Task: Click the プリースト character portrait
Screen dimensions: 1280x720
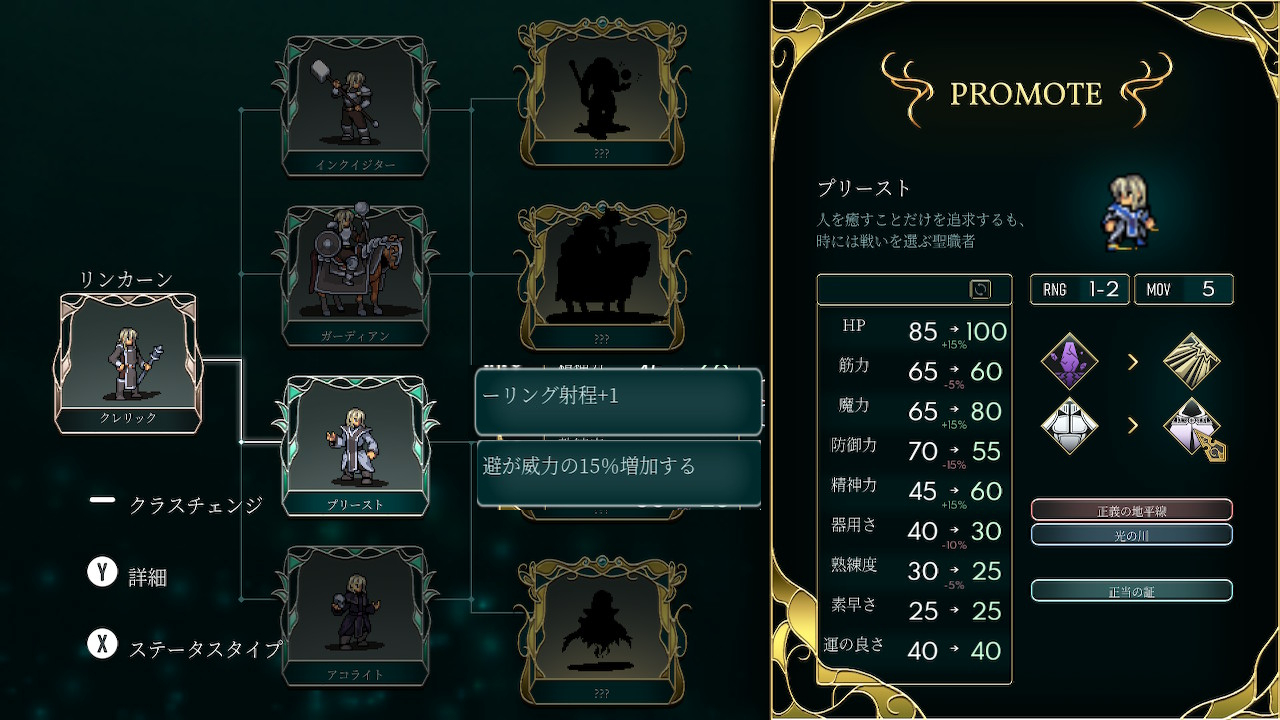Action: 1130,212
